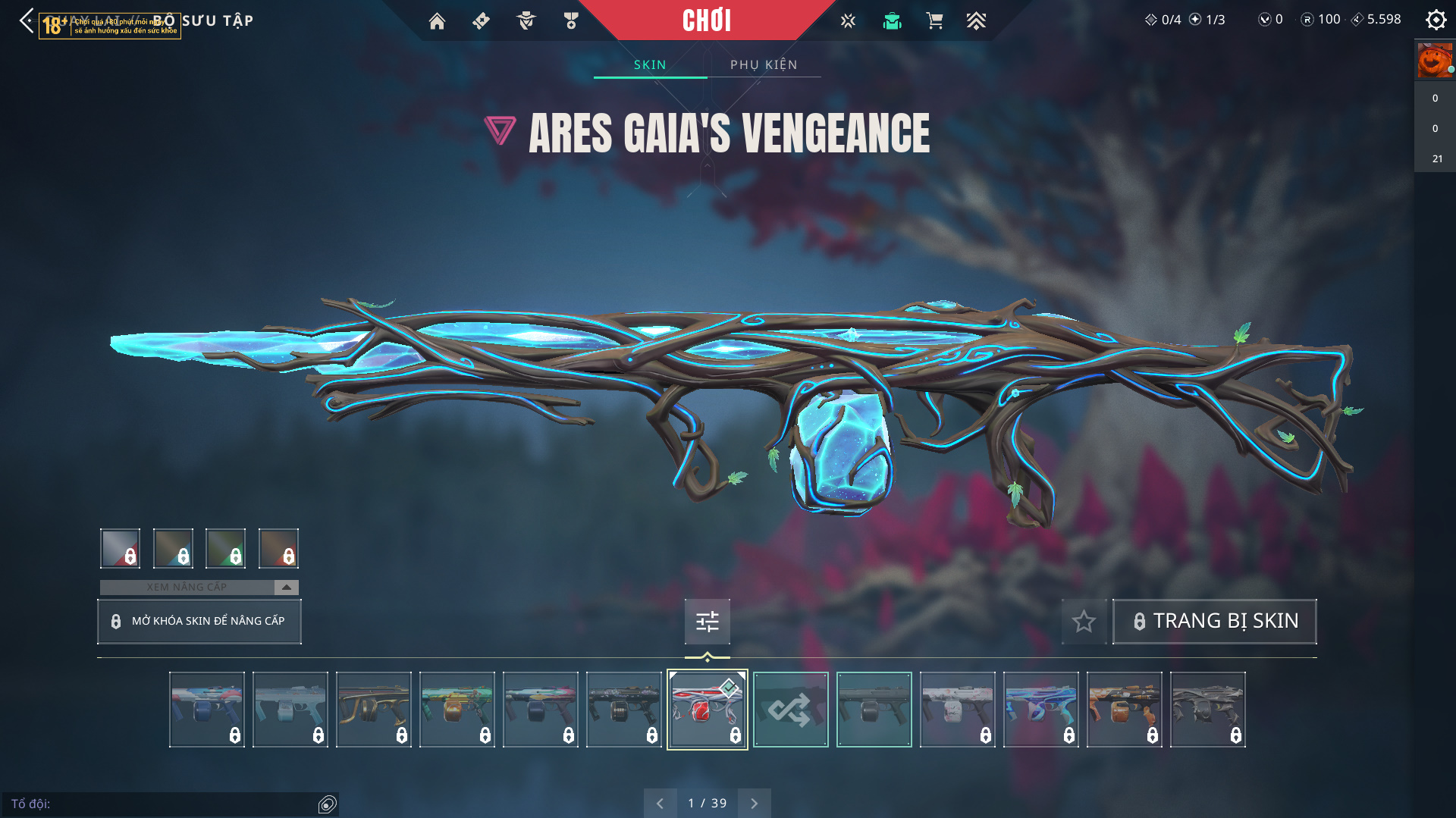Go to the previous skin page
The image size is (1456, 818).
pos(660,804)
